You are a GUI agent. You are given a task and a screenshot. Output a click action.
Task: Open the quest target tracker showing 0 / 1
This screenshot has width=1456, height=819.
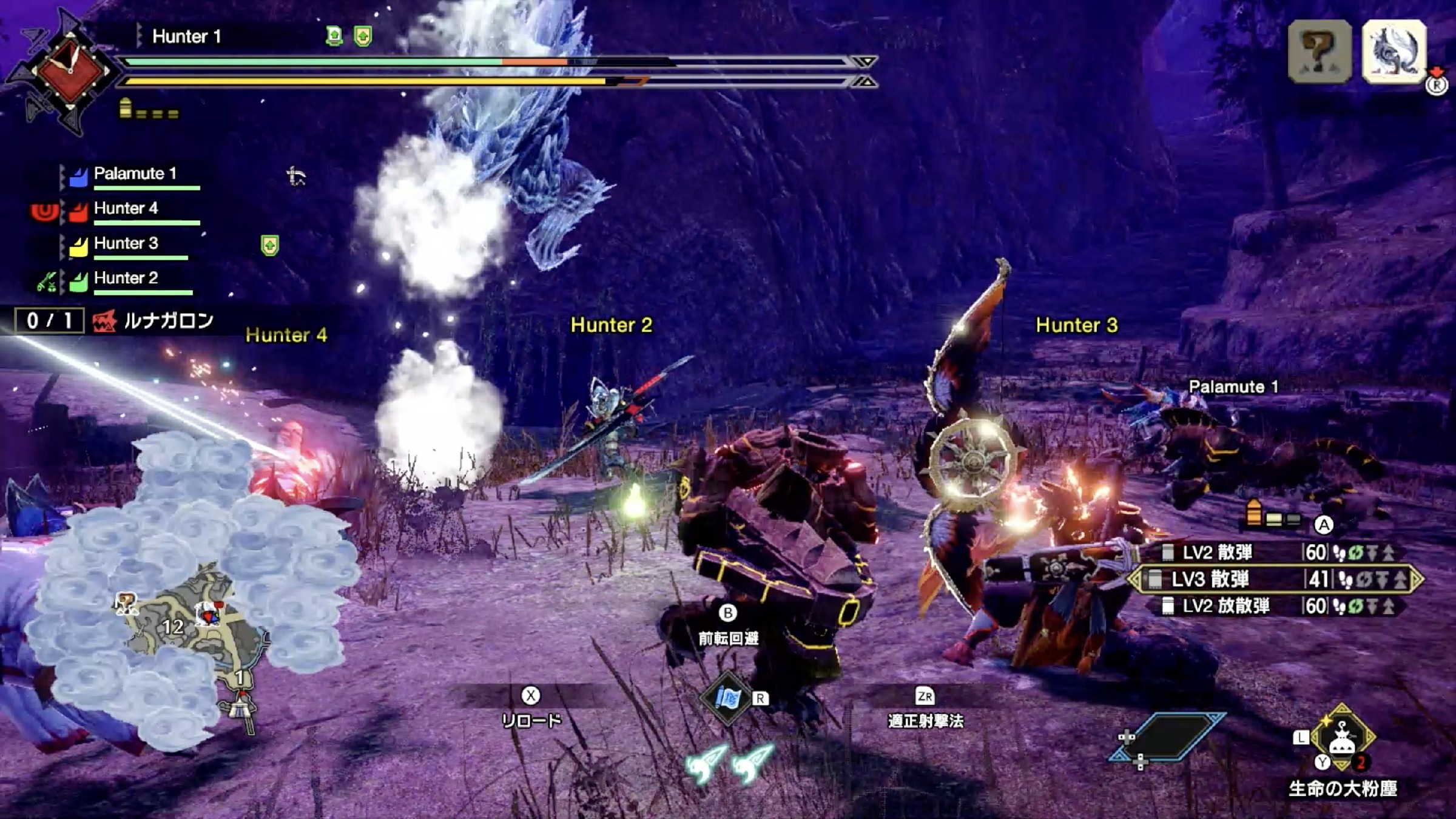tap(50, 320)
